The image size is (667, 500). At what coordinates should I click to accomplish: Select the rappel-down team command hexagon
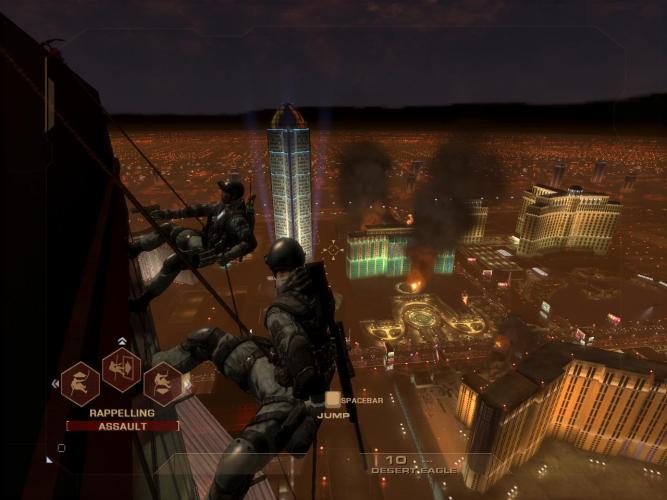(162, 383)
